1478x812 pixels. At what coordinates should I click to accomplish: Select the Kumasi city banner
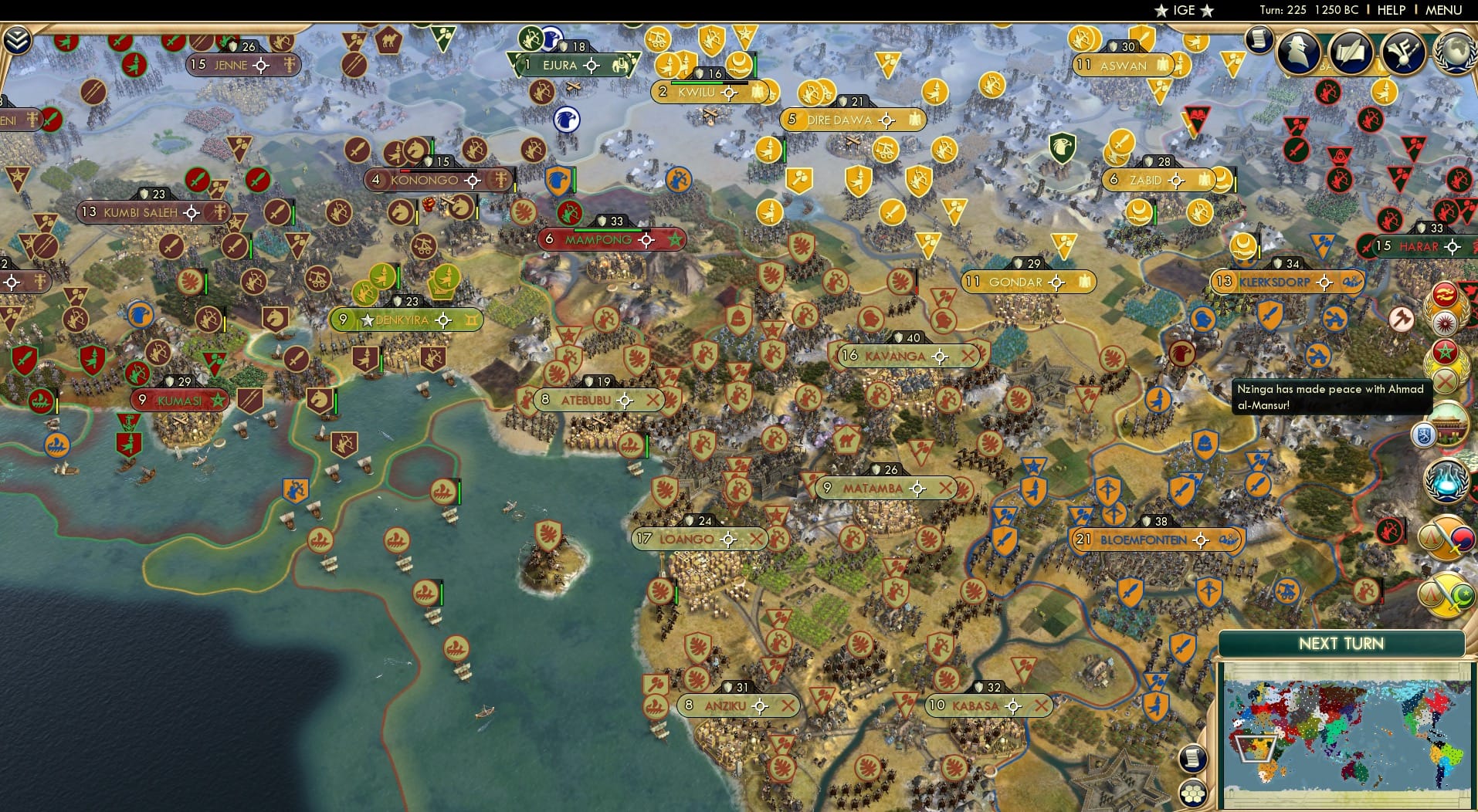tap(179, 401)
